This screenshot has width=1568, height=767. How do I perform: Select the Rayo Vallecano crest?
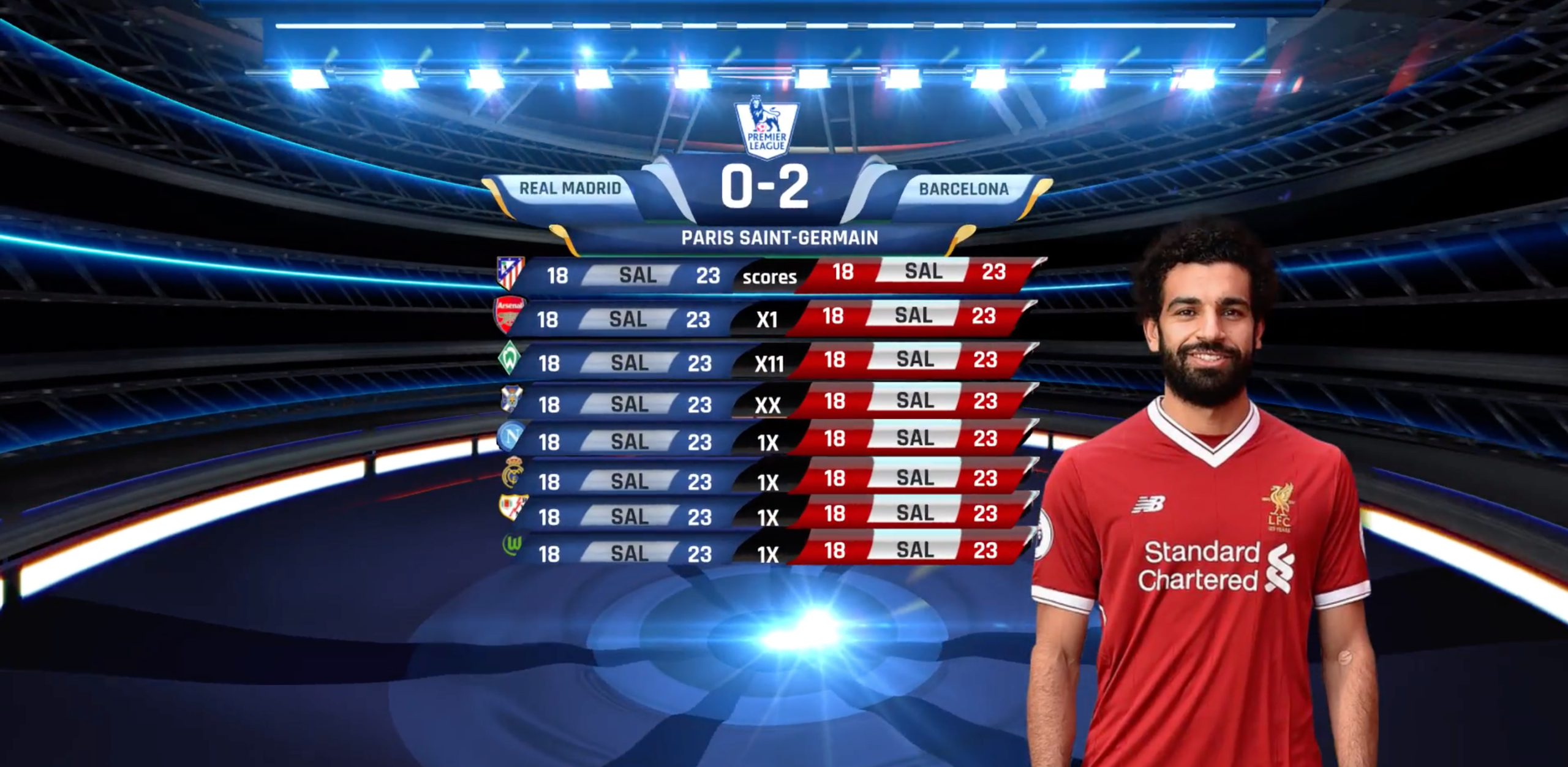click(511, 508)
